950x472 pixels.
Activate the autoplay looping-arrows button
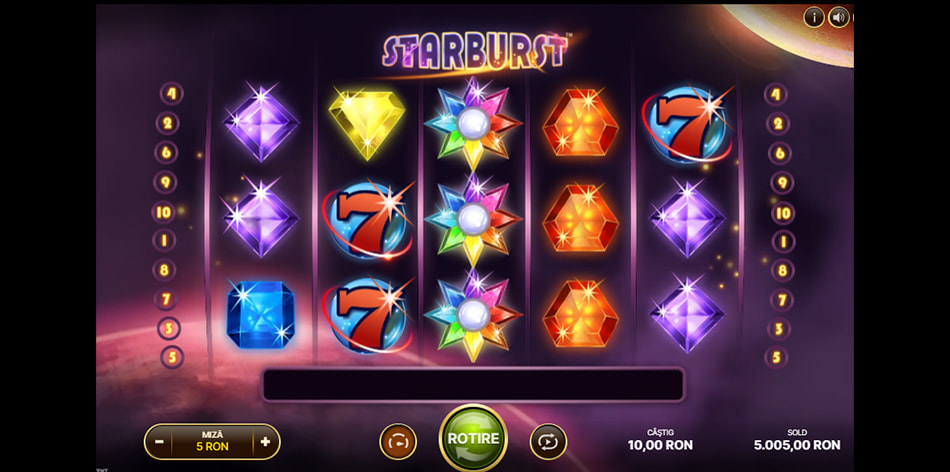click(548, 441)
